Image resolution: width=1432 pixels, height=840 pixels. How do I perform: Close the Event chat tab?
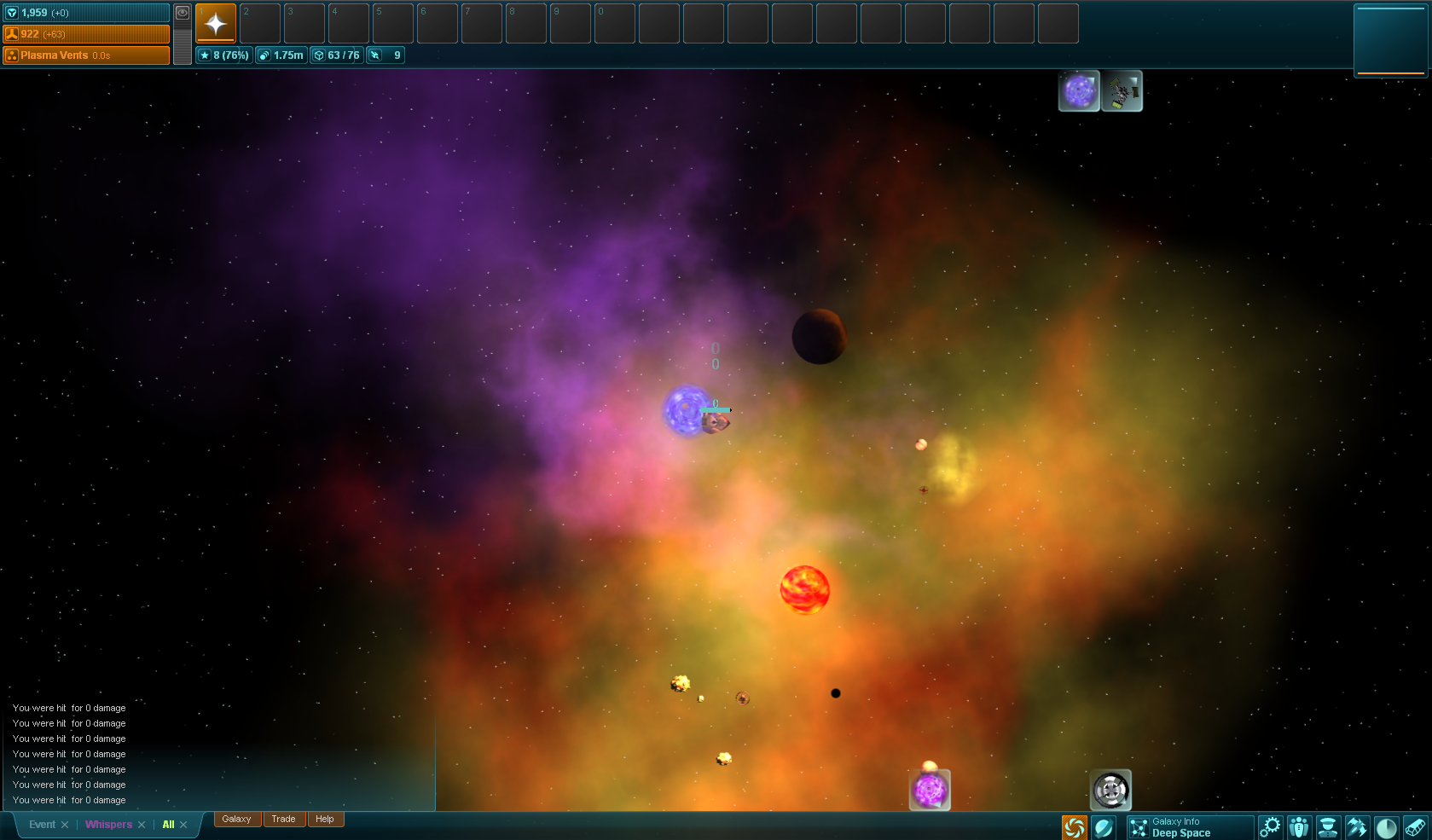coord(65,825)
